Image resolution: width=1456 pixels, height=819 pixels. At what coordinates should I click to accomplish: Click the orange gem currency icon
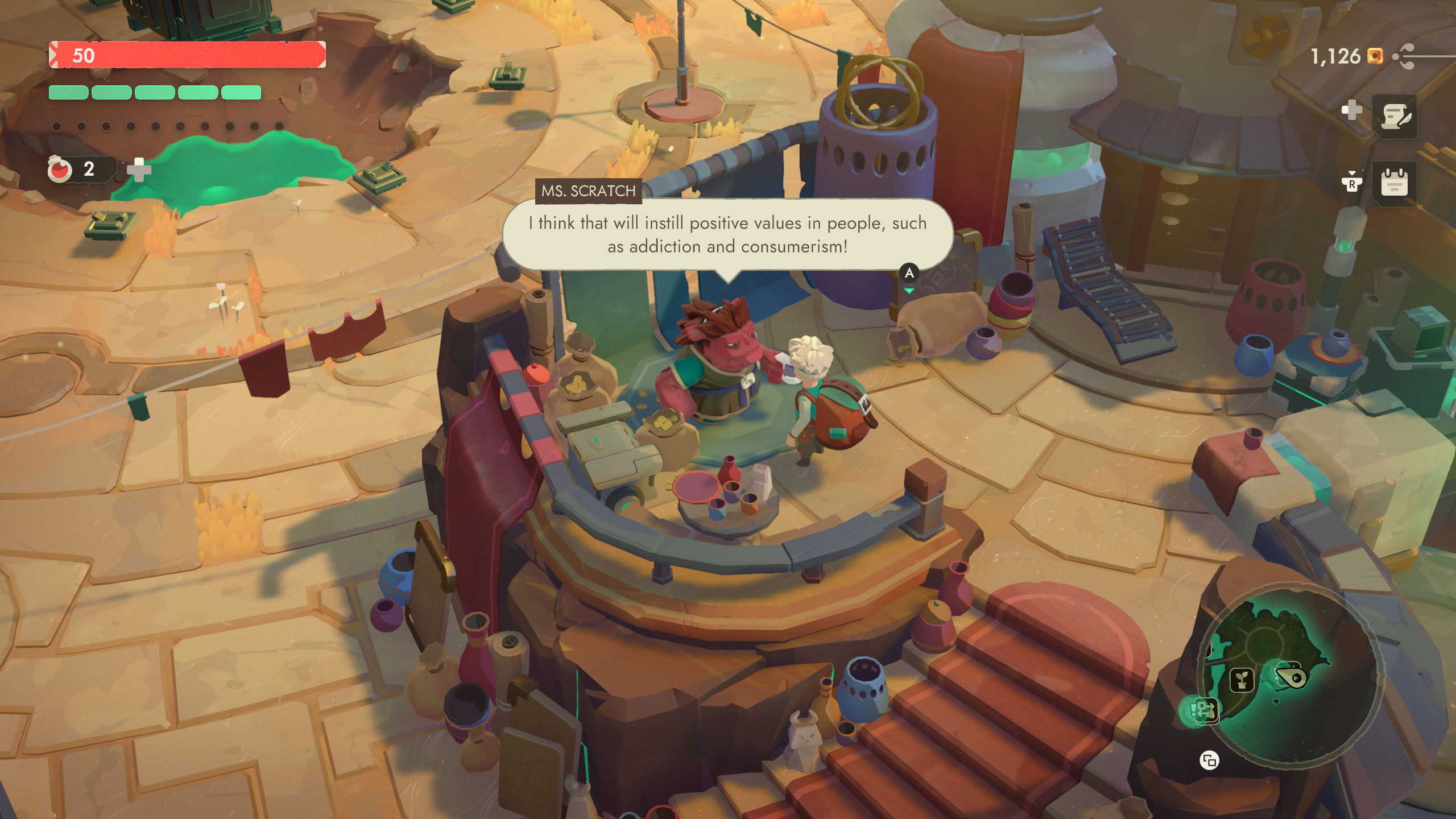pos(1375,56)
